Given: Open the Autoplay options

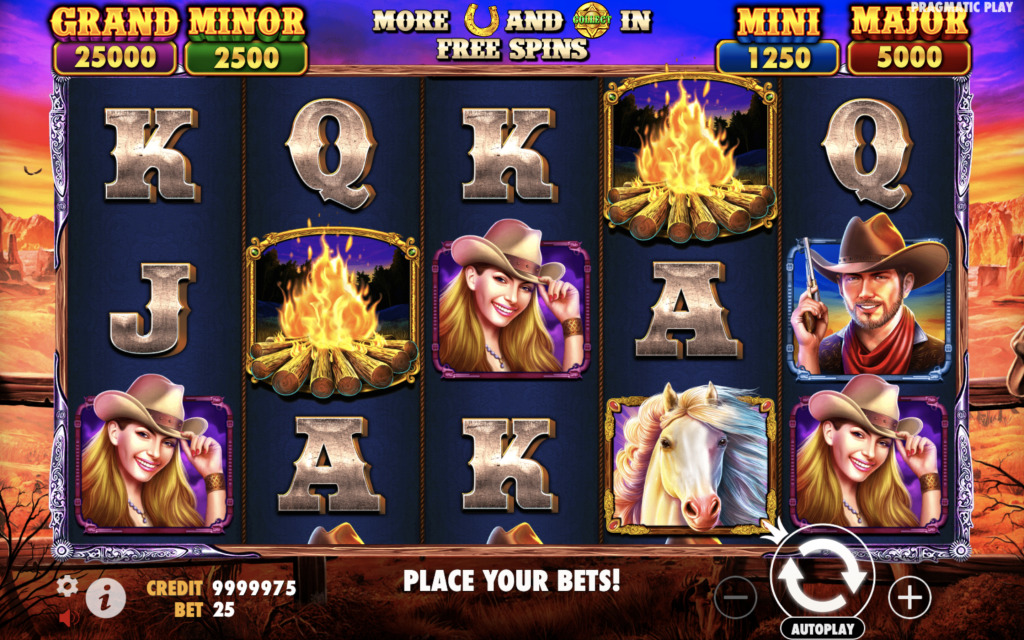Looking at the screenshot, I should [x=822, y=630].
